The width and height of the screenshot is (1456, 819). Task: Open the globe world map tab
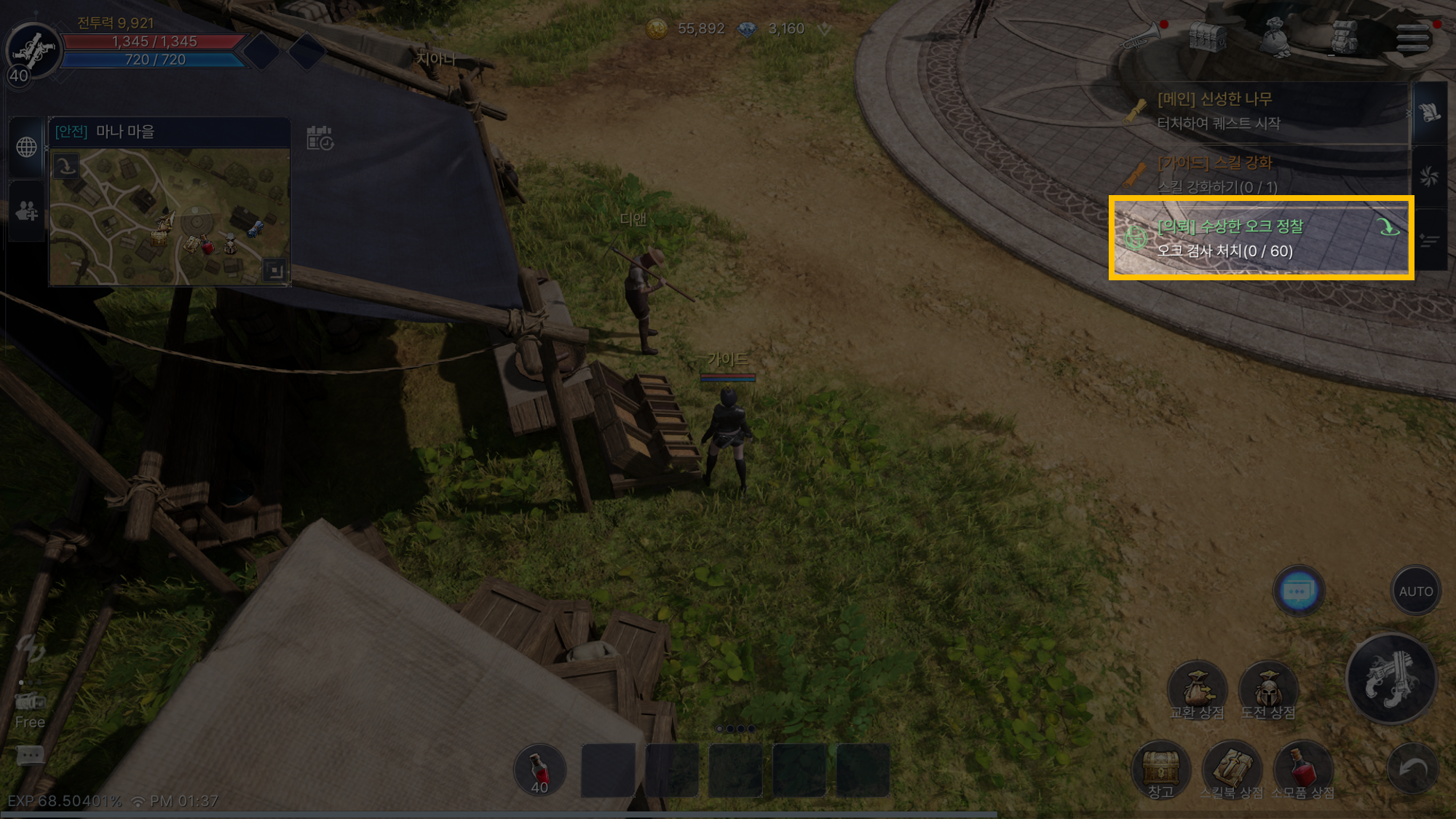tap(27, 147)
